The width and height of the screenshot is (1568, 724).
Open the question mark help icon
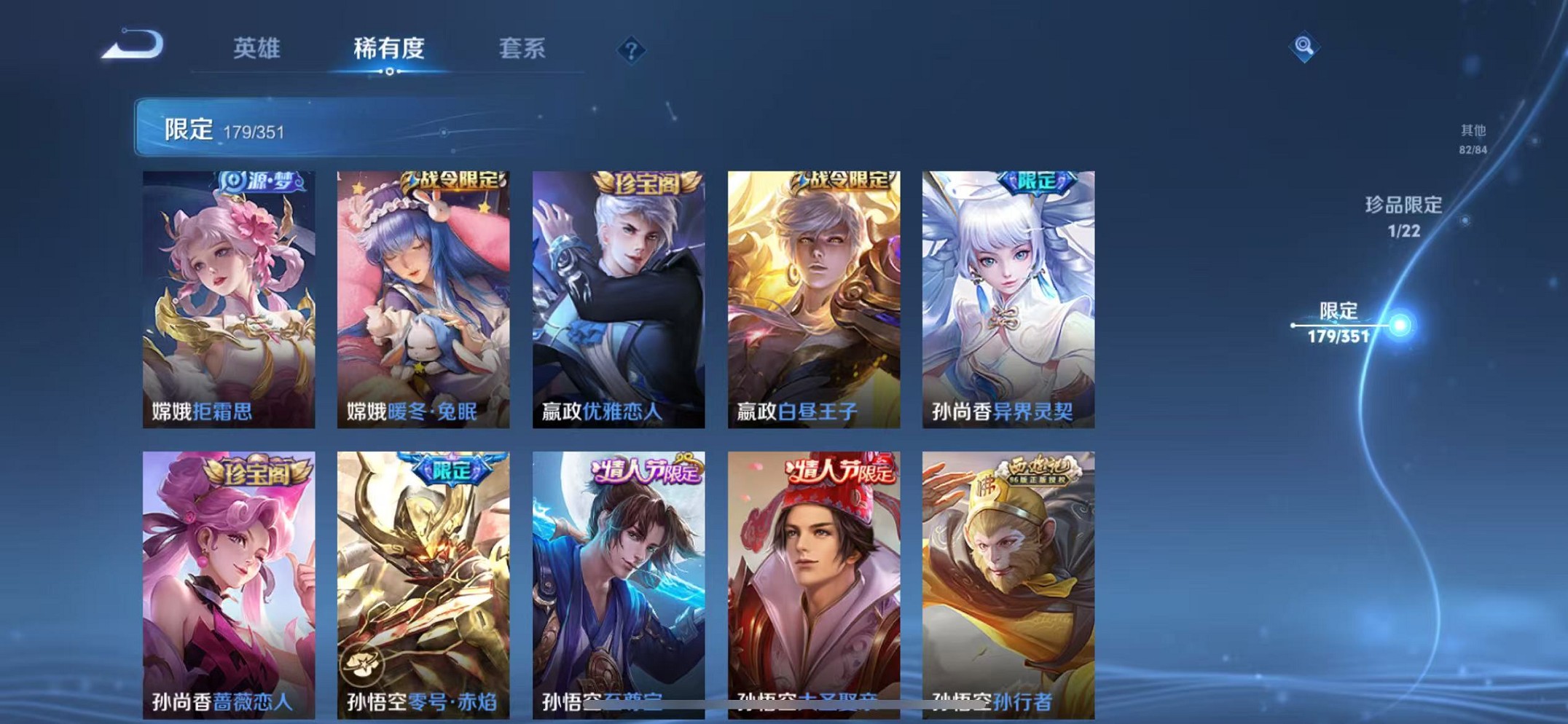pos(632,50)
